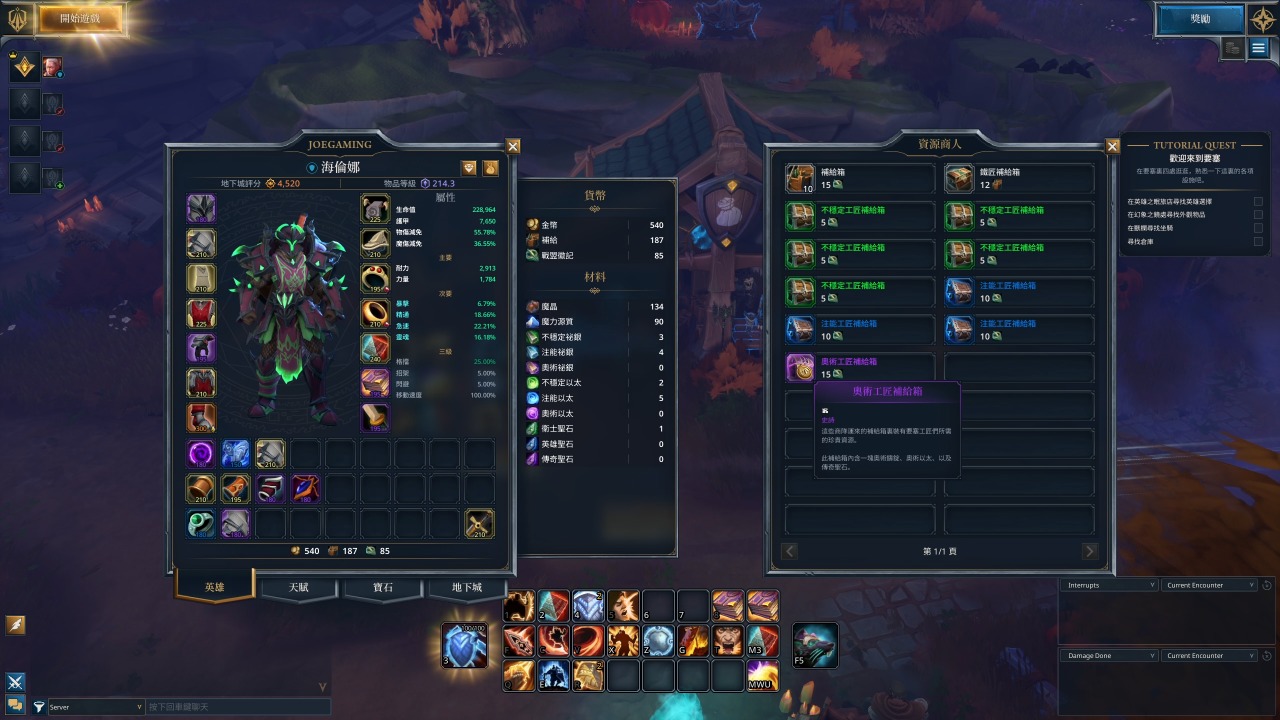Close the JOEGAMING character panel
The image size is (1280, 720).
coord(513,146)
